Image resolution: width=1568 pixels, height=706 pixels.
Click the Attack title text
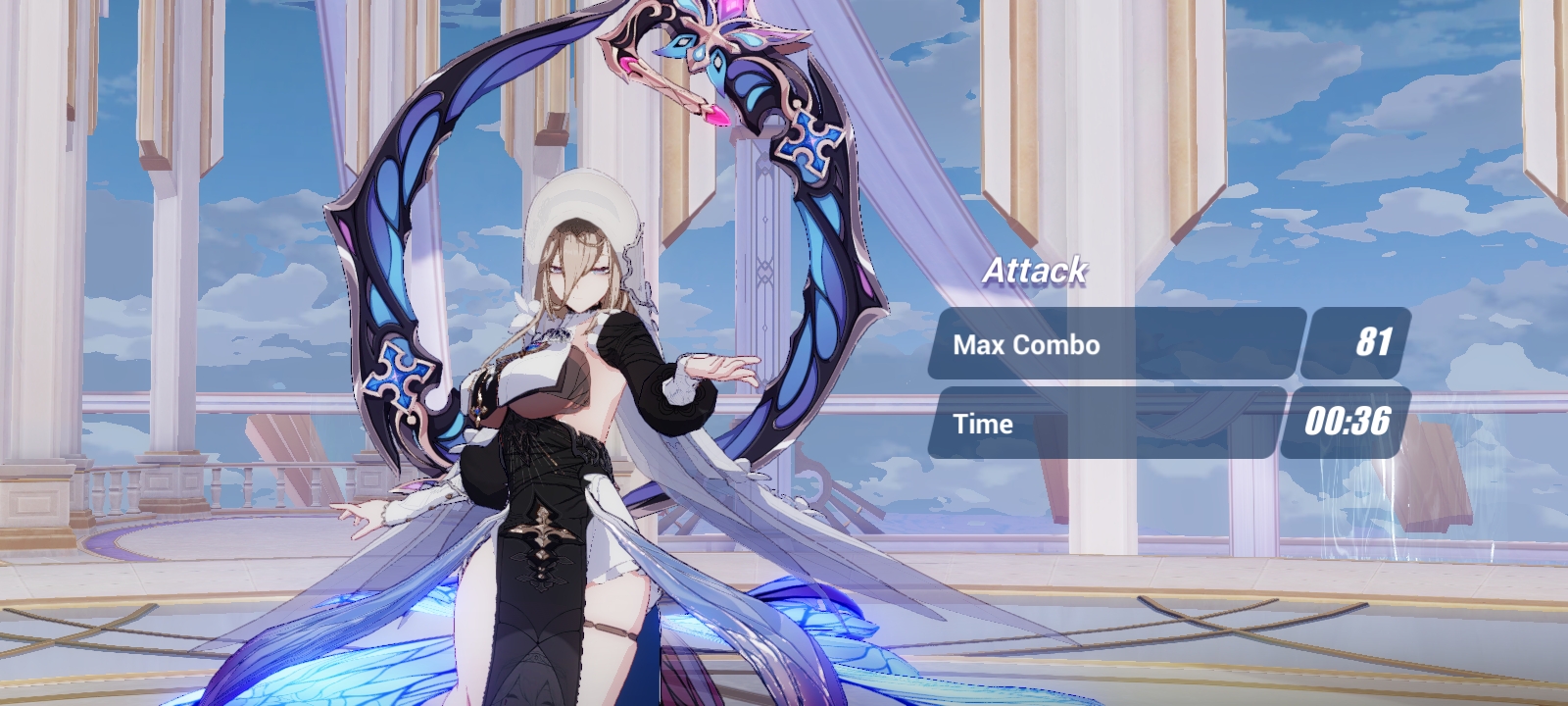(1035, 270)
